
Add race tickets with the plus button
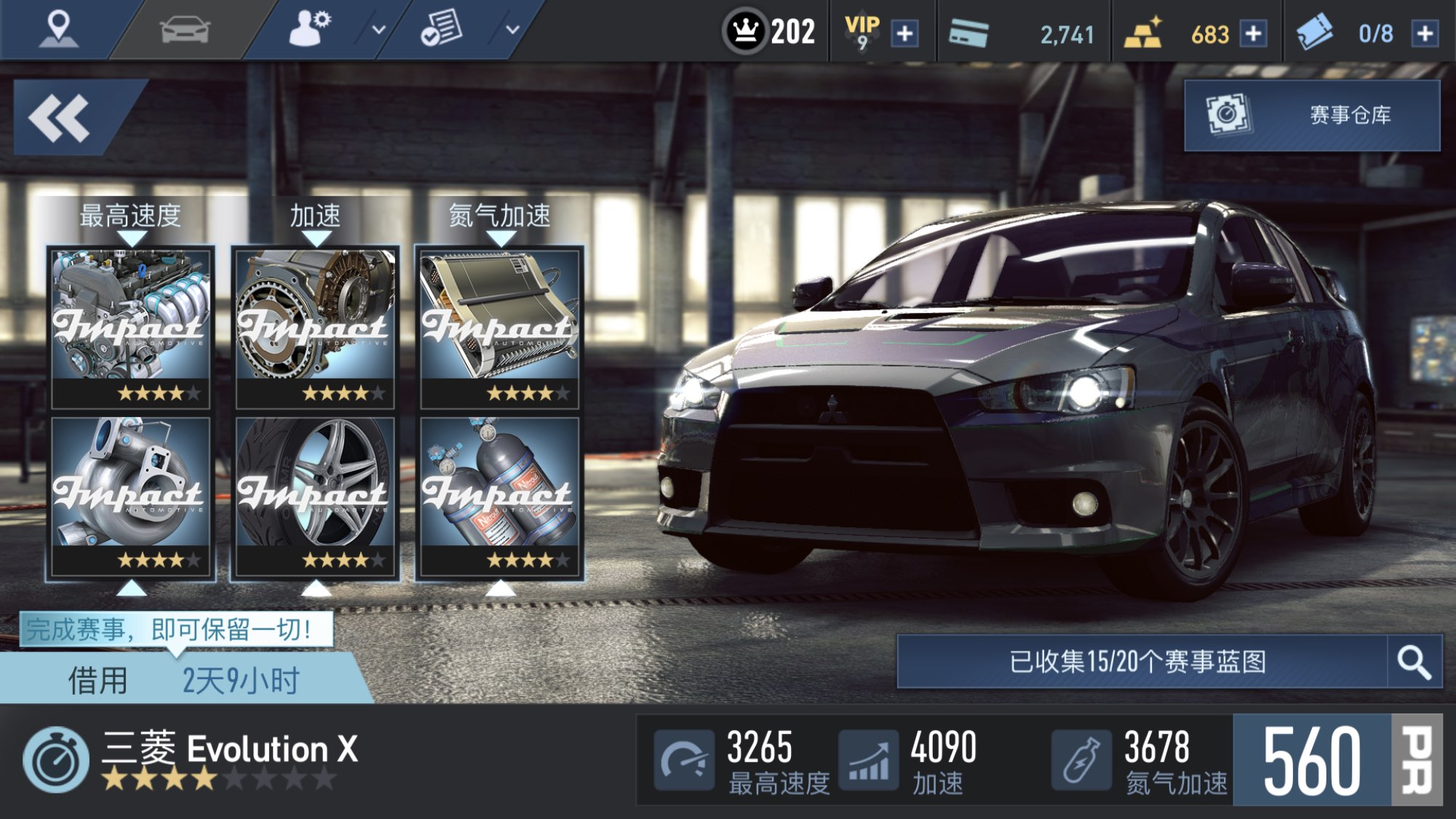coord(1424,33)
